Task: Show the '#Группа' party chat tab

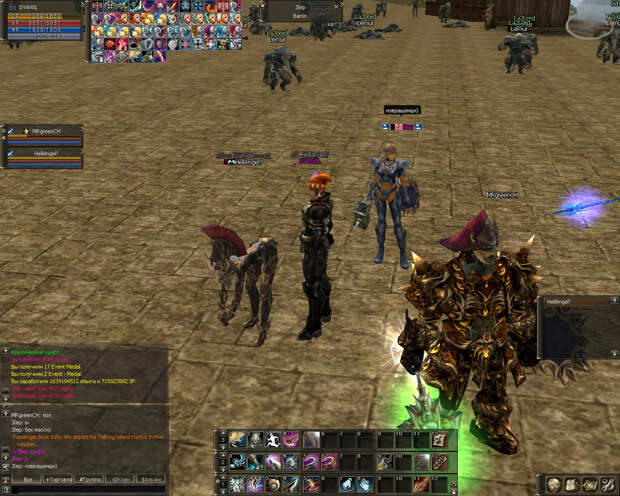Action: (x=90, y=480)
